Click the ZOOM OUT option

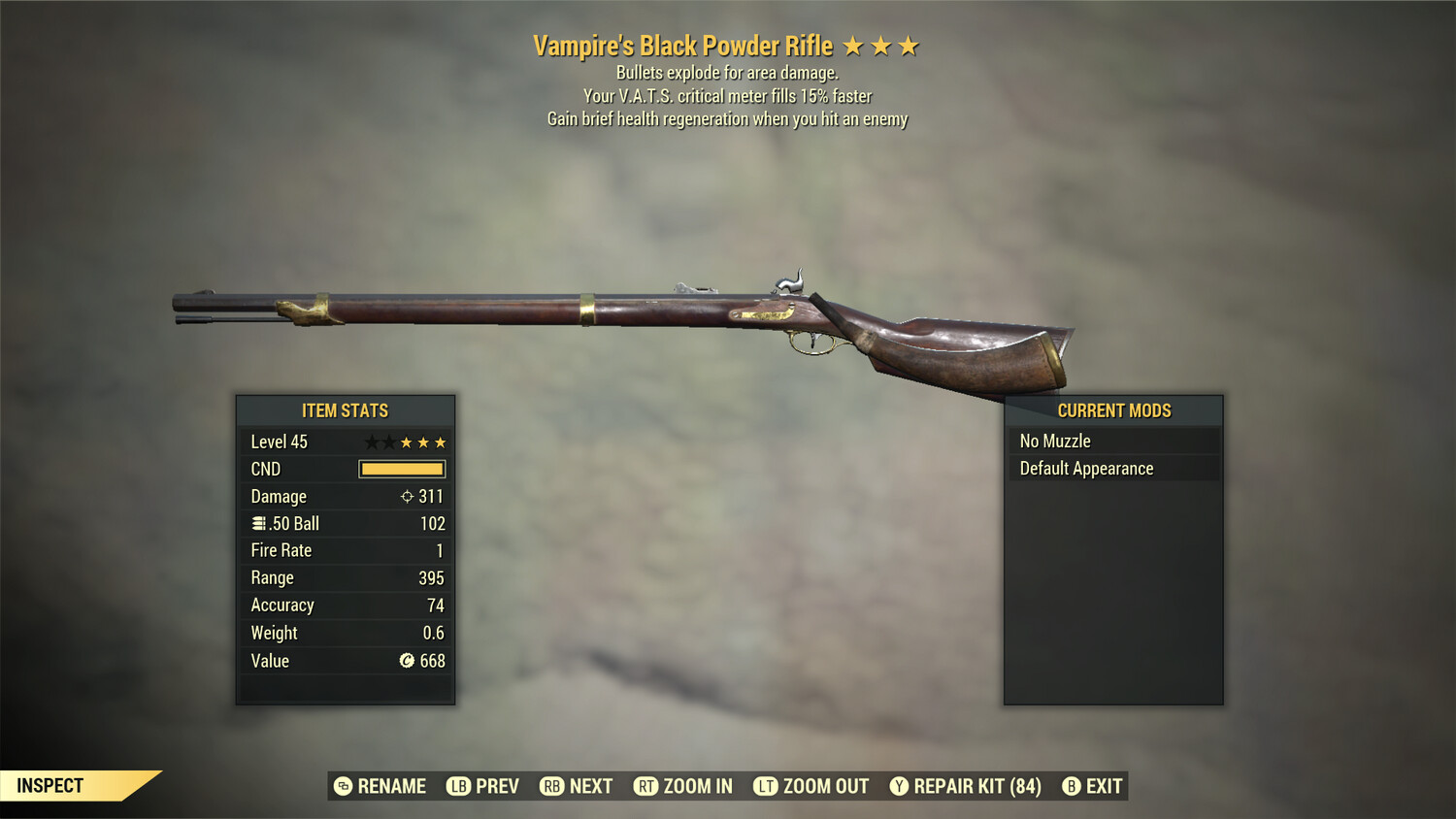pyautogui.click(x=824, y=786)
